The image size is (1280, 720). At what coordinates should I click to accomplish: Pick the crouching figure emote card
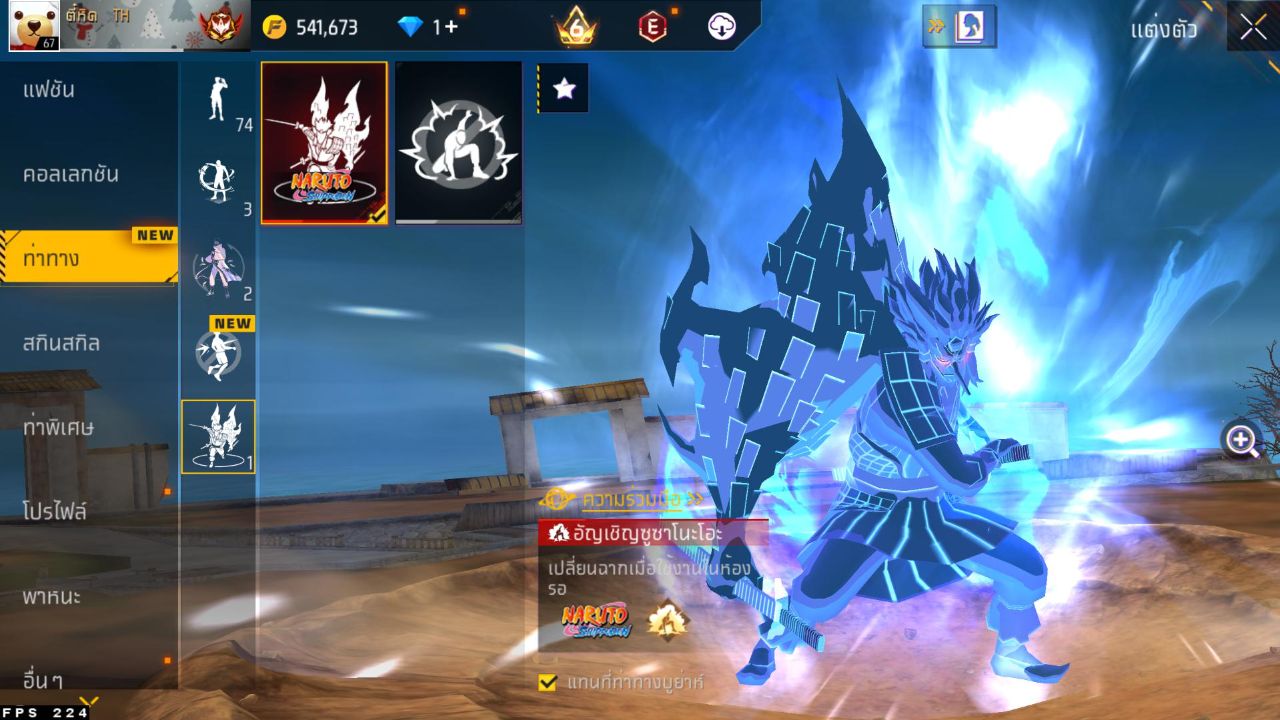coord(458,142)
